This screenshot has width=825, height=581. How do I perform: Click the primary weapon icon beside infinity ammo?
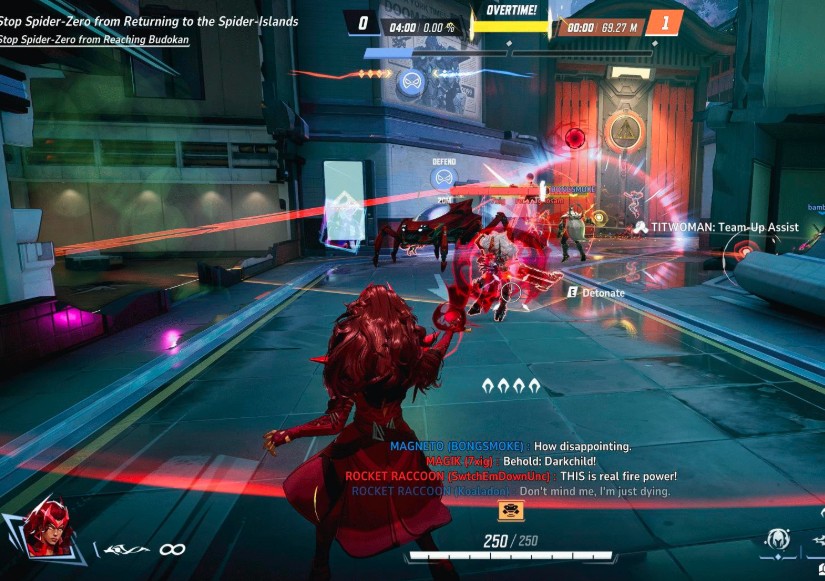126,549
